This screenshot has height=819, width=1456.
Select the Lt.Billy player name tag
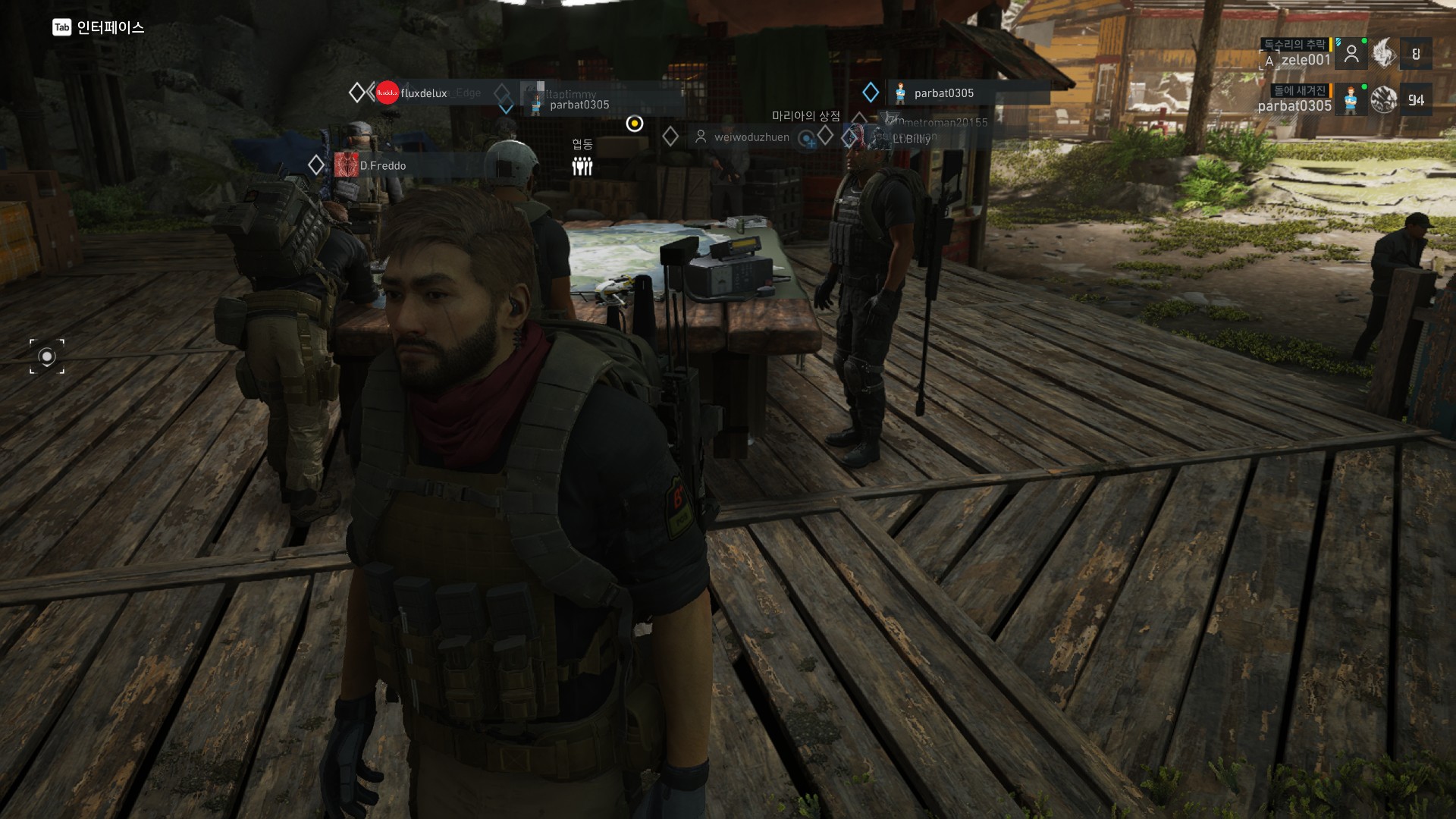click(911, 139)
